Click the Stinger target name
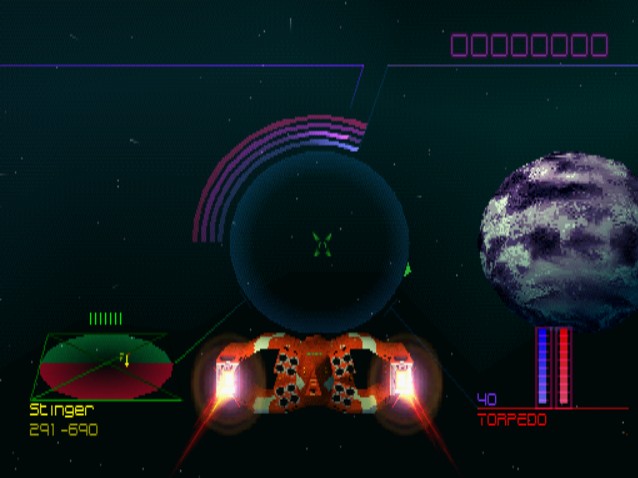Viewport: 638px width, 478px height. click(62, 409)
